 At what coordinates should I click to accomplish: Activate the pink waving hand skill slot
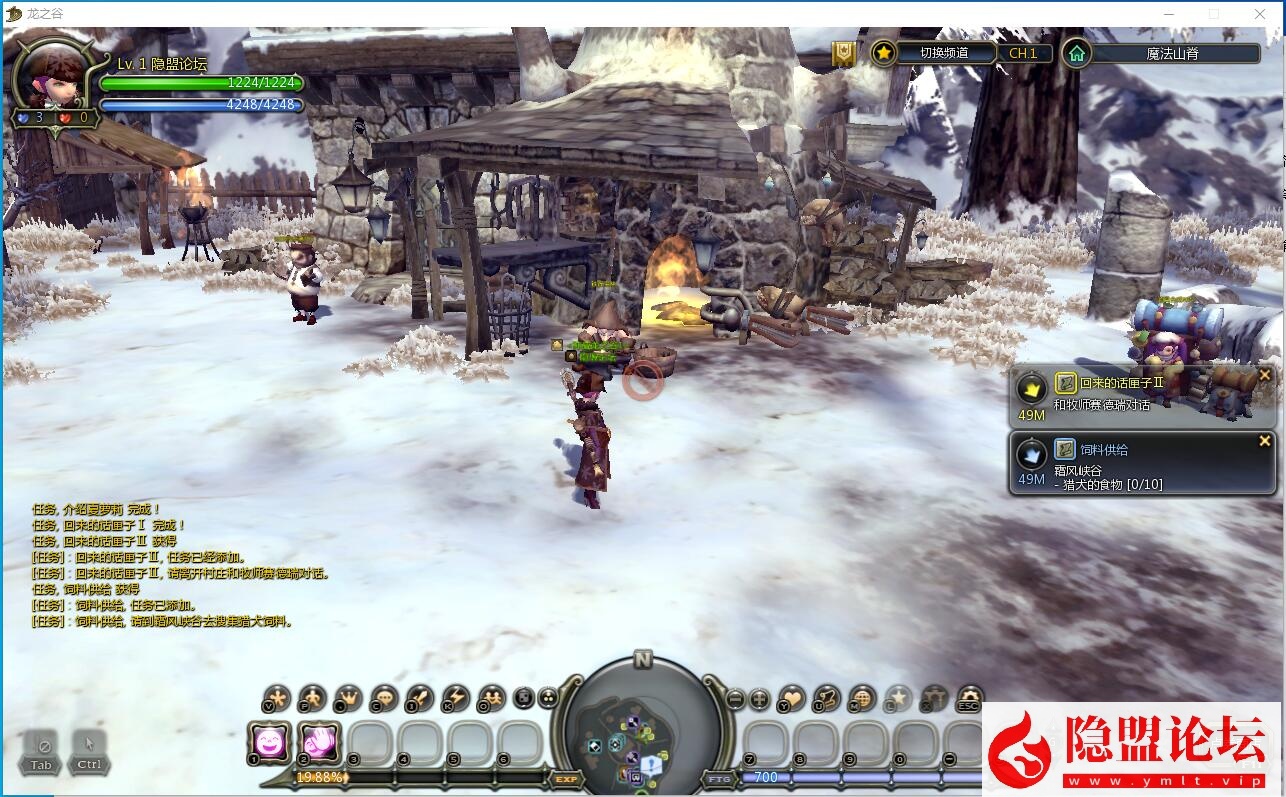tap(320, 742)
